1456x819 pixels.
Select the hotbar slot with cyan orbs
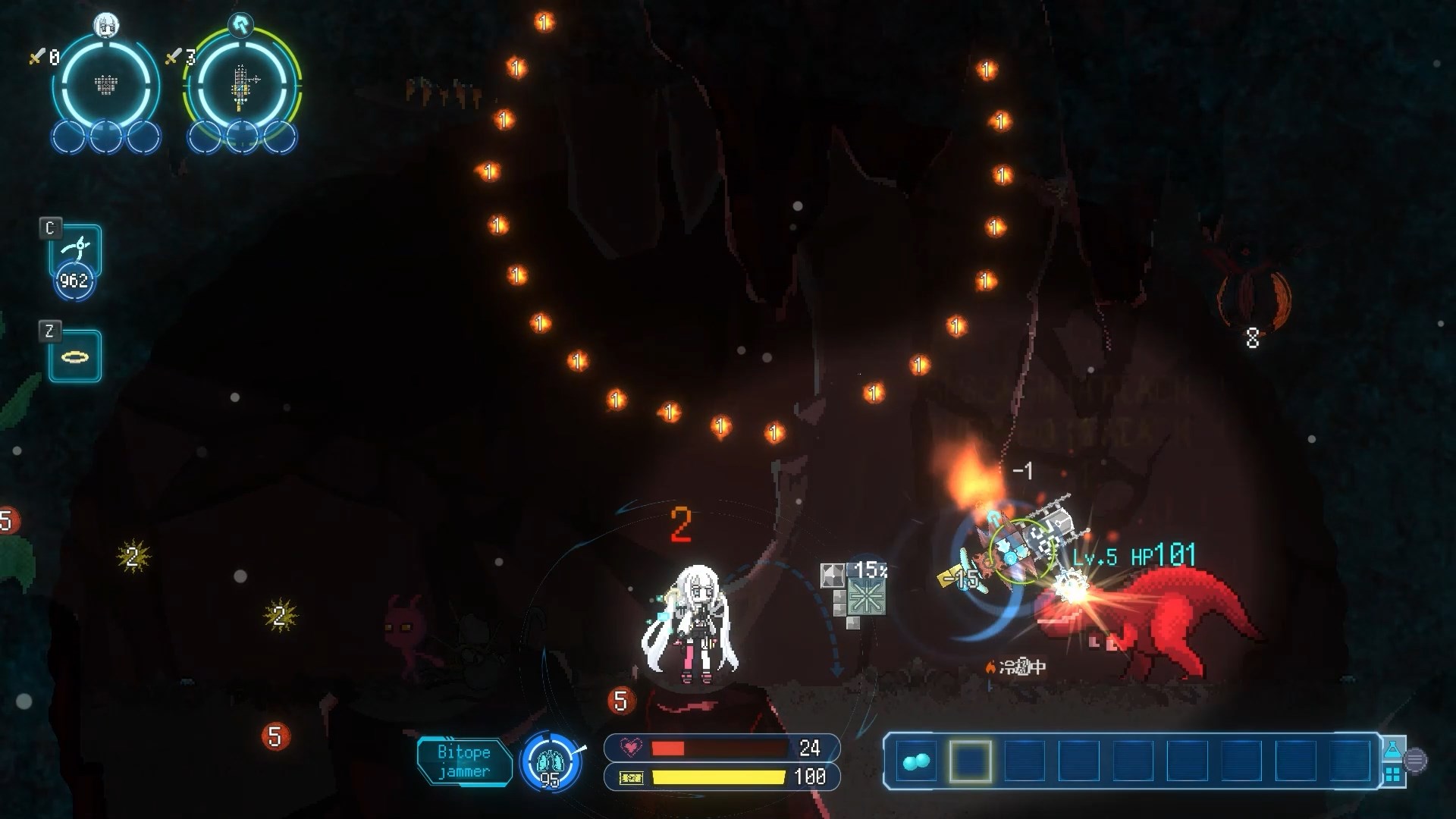(915, 761)
